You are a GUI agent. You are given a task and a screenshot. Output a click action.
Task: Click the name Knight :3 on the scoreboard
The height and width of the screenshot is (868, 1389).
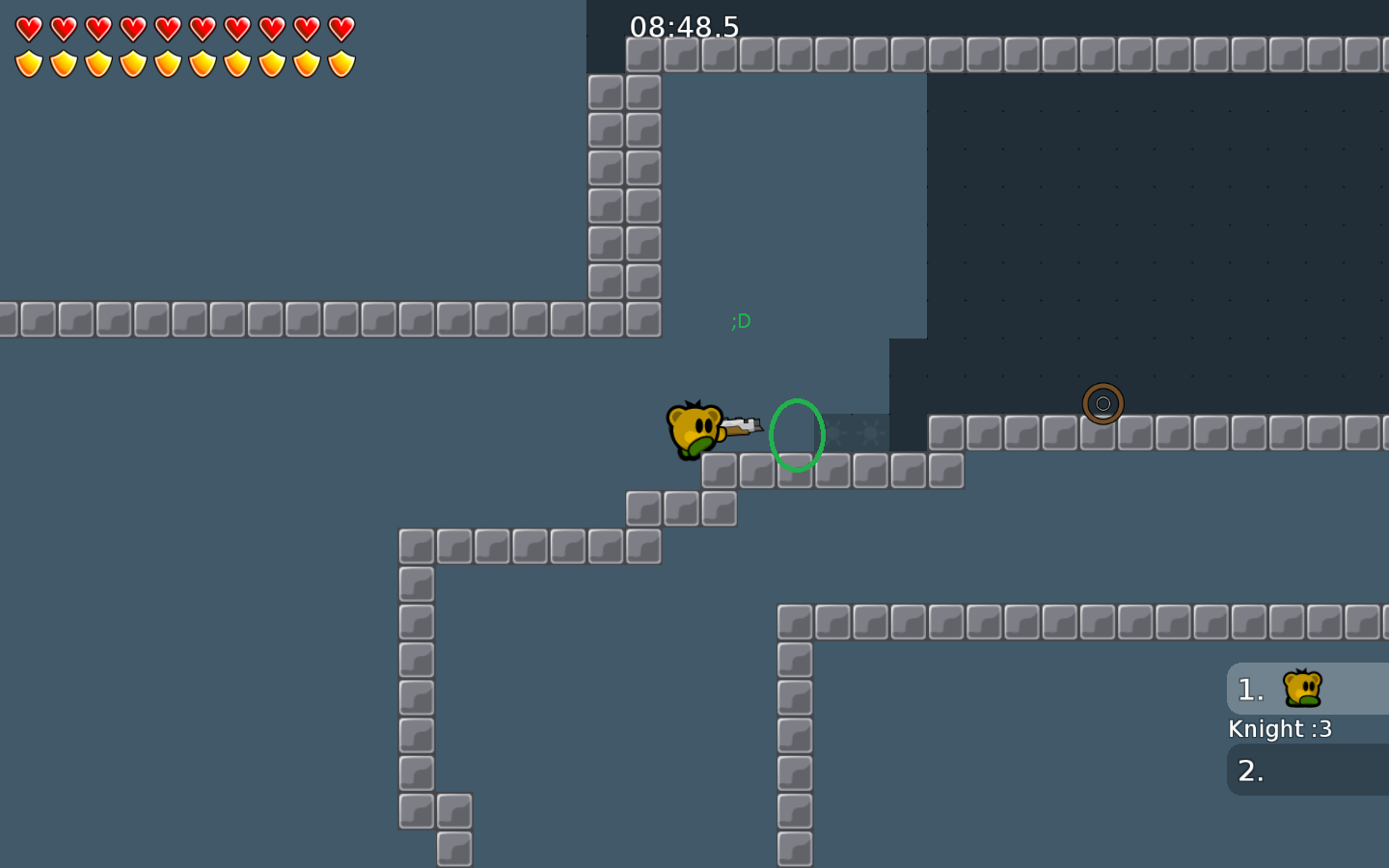(x=1280, y=729)
